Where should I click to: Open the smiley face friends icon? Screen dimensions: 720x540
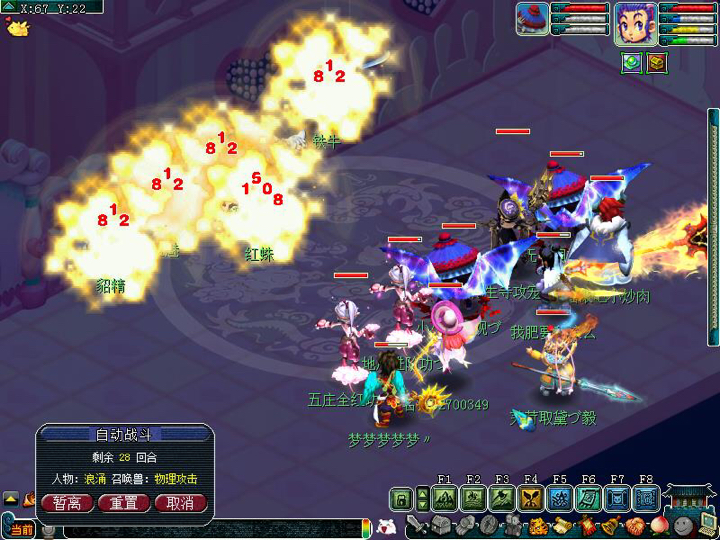click(x=682, y=526)
